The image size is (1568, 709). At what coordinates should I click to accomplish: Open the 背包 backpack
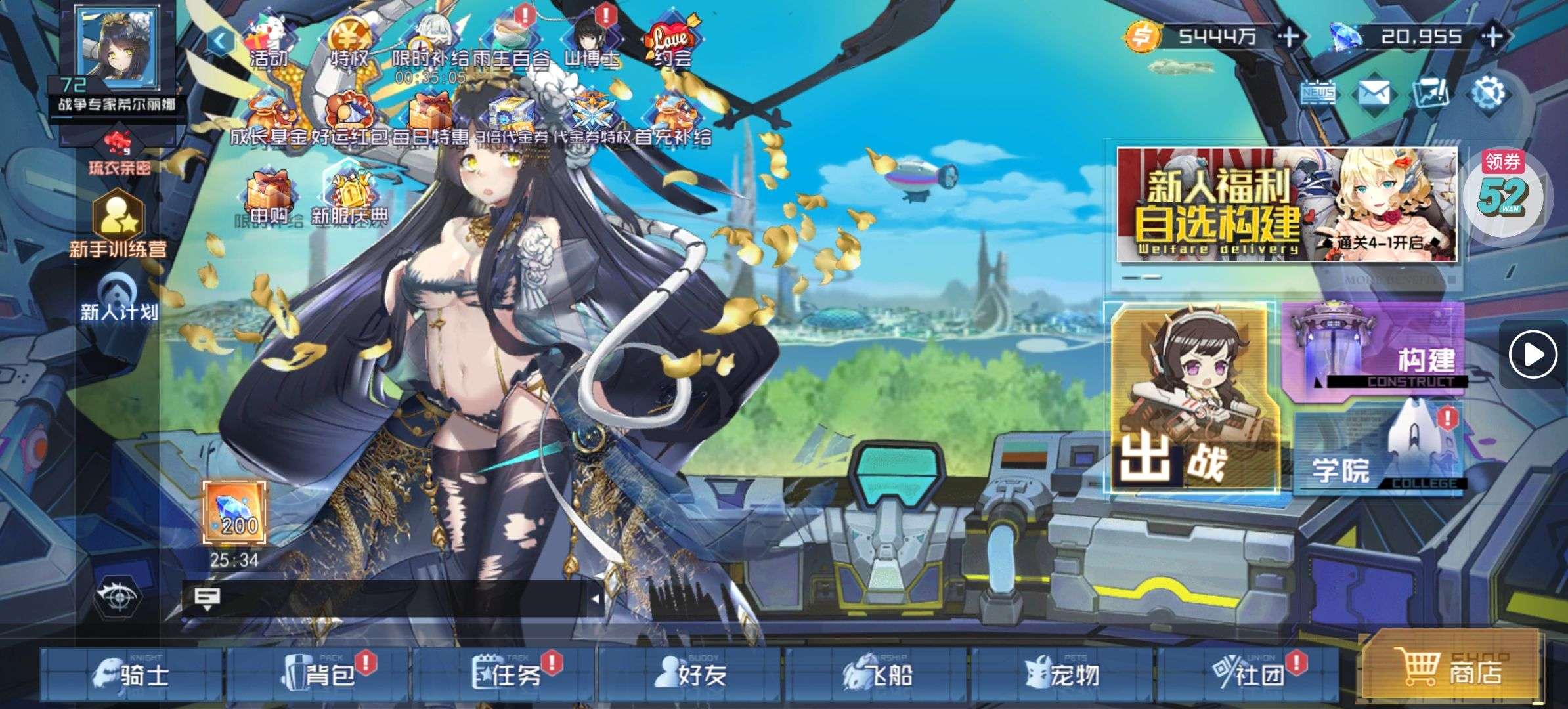tap(318, 674)
